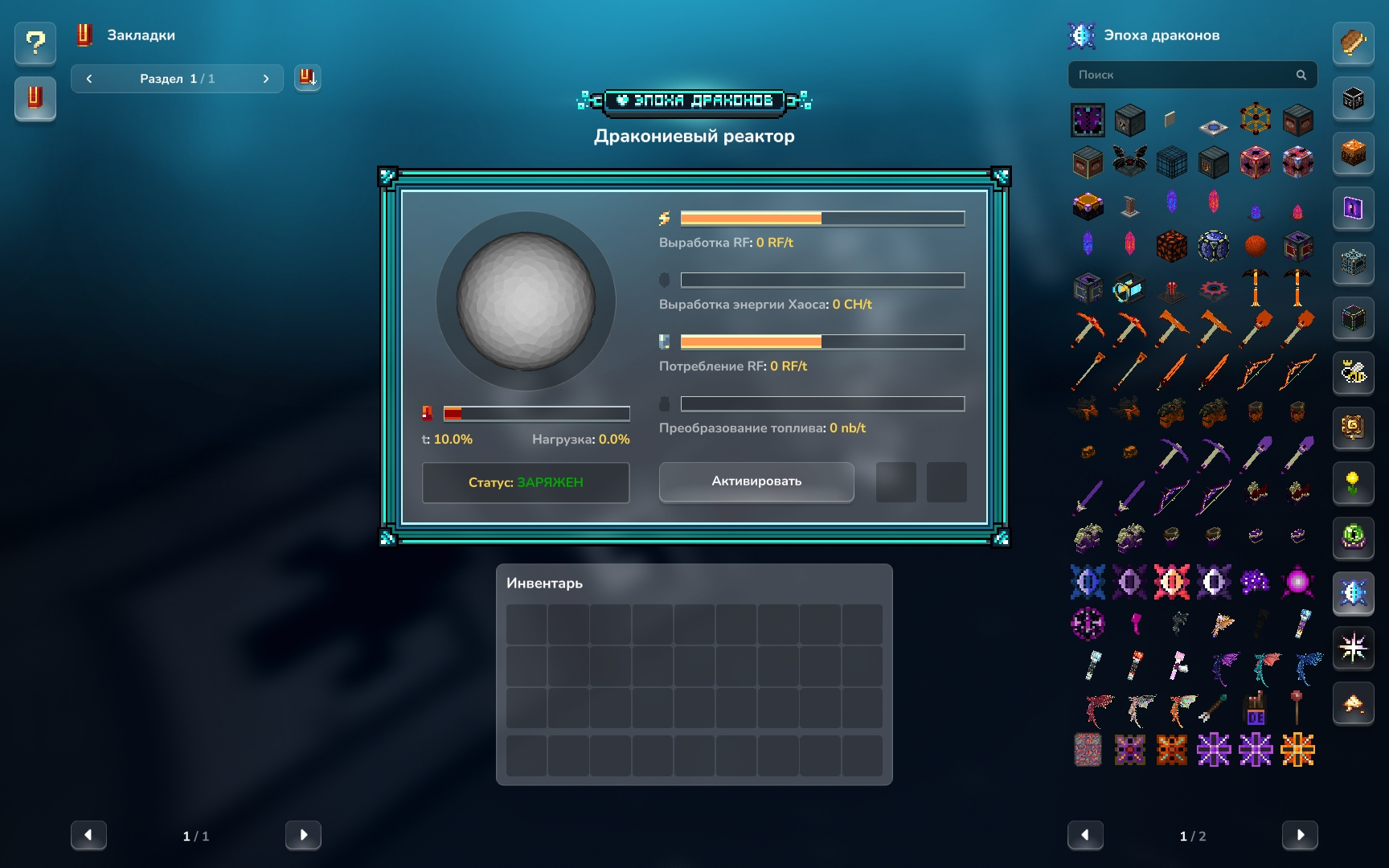Go to next Раздел section arrow
The width and height of the screenshot is (1389, 868).
(266, 79)
